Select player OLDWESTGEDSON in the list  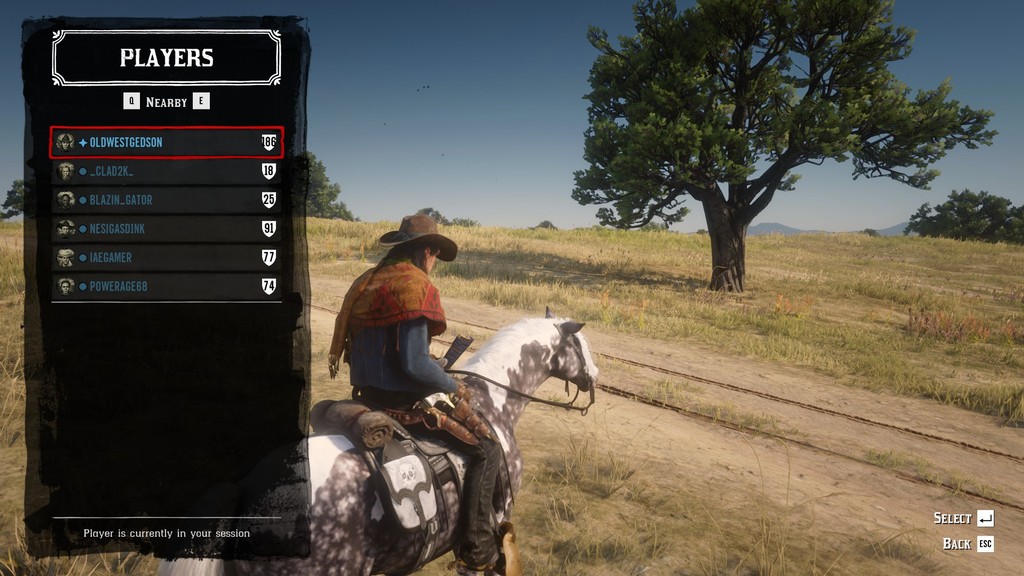[166, 142]
